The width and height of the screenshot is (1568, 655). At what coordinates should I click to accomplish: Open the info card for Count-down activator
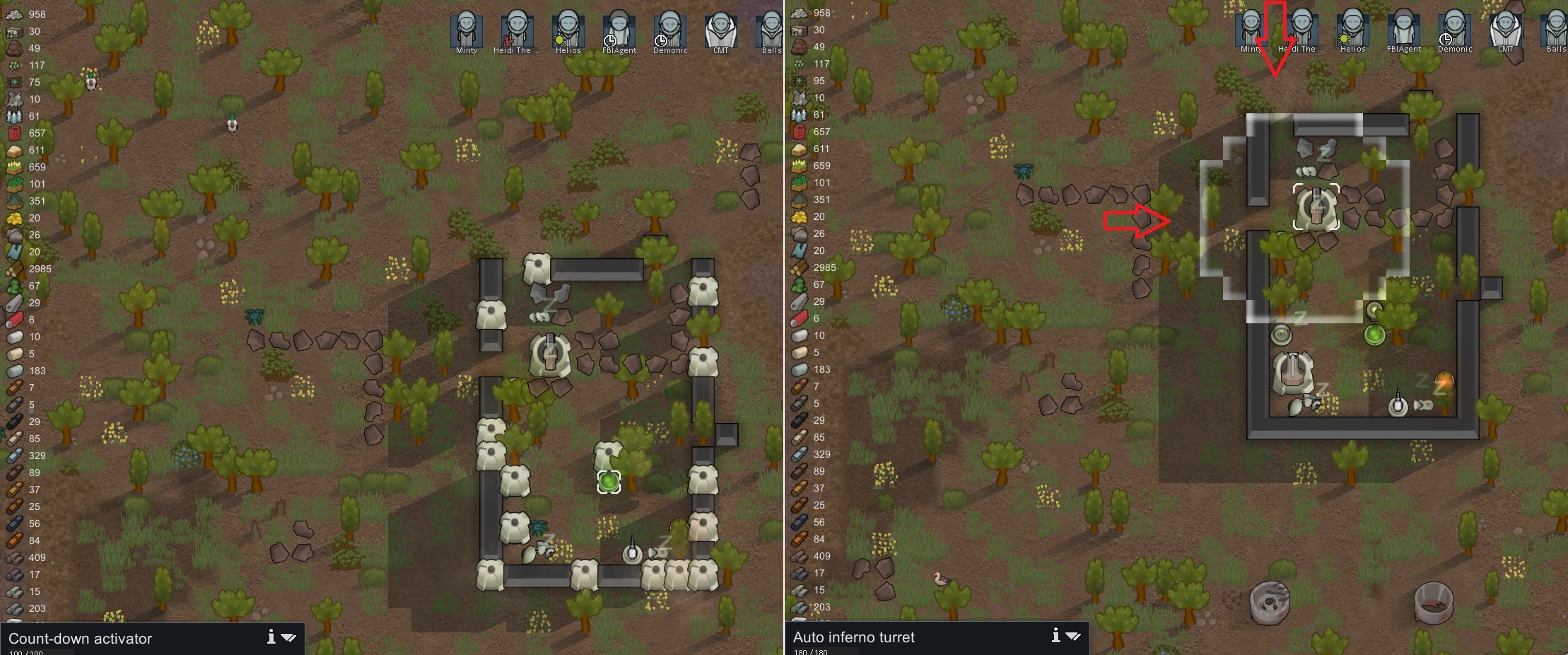click(271, 637)
